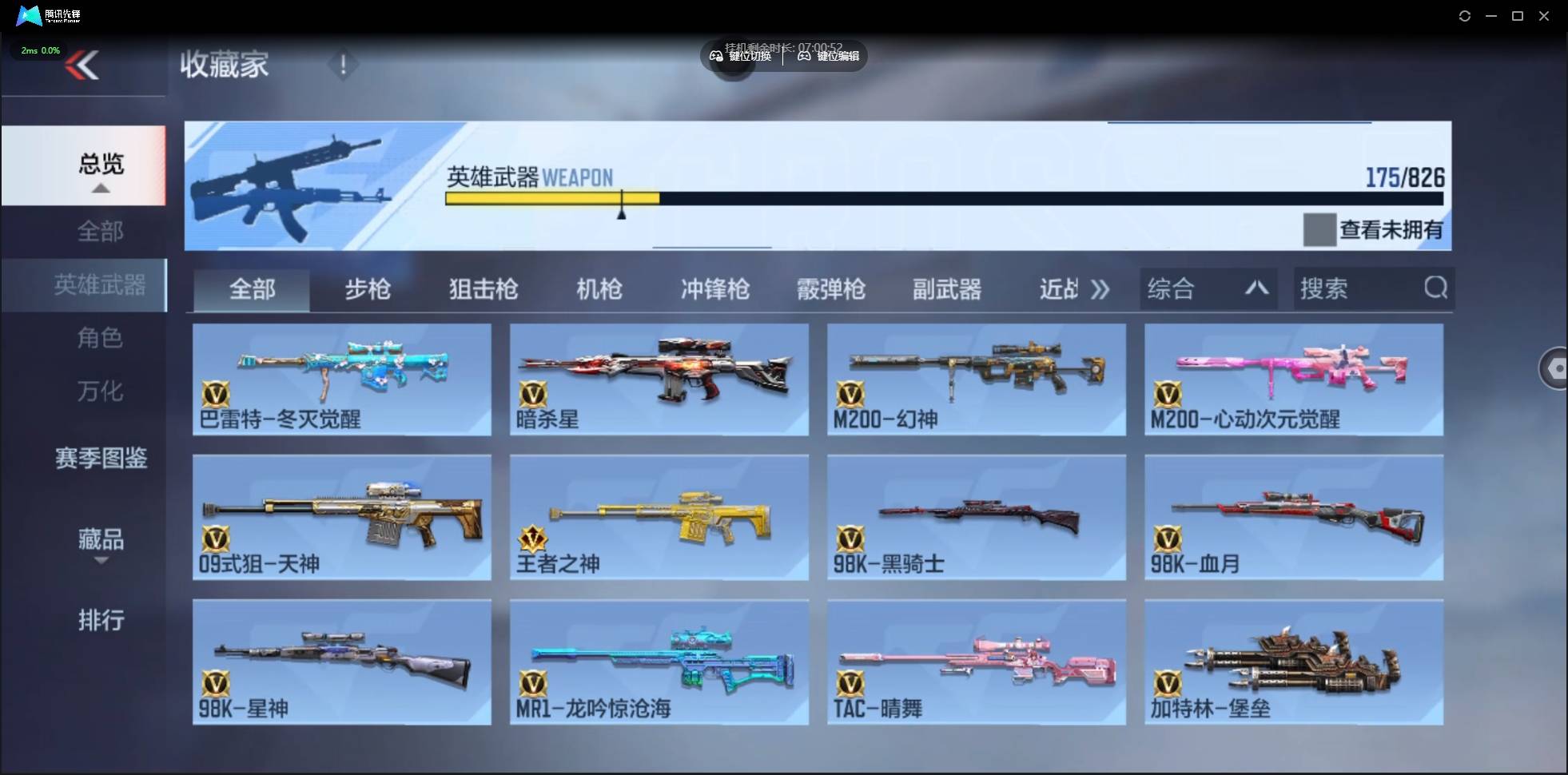Switch to the 狙击枪 tab
Image resolution: width=1568 pixels, height=775 pixels.
coord(482,289)
